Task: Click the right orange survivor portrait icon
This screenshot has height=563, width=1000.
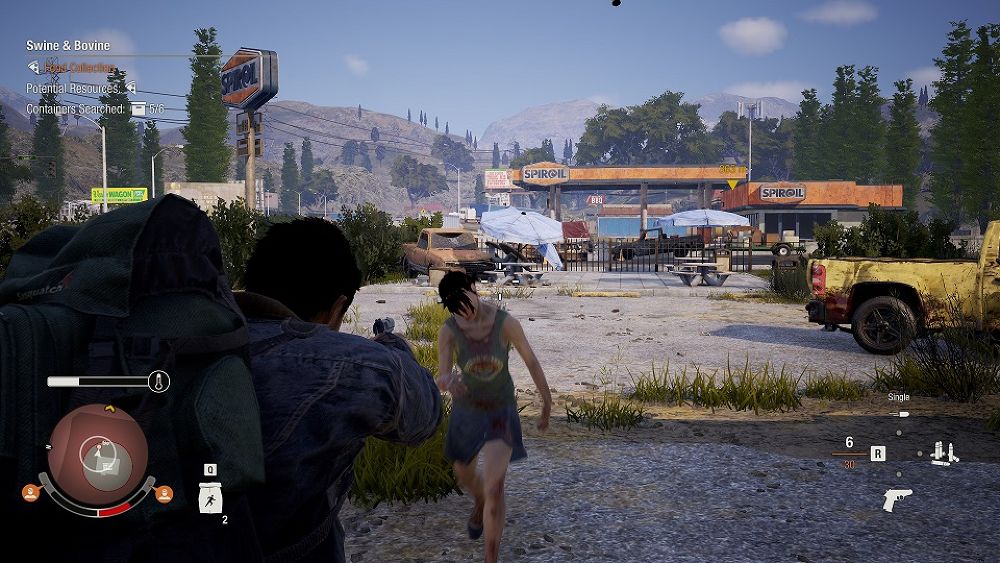Action: pos(164,493)
